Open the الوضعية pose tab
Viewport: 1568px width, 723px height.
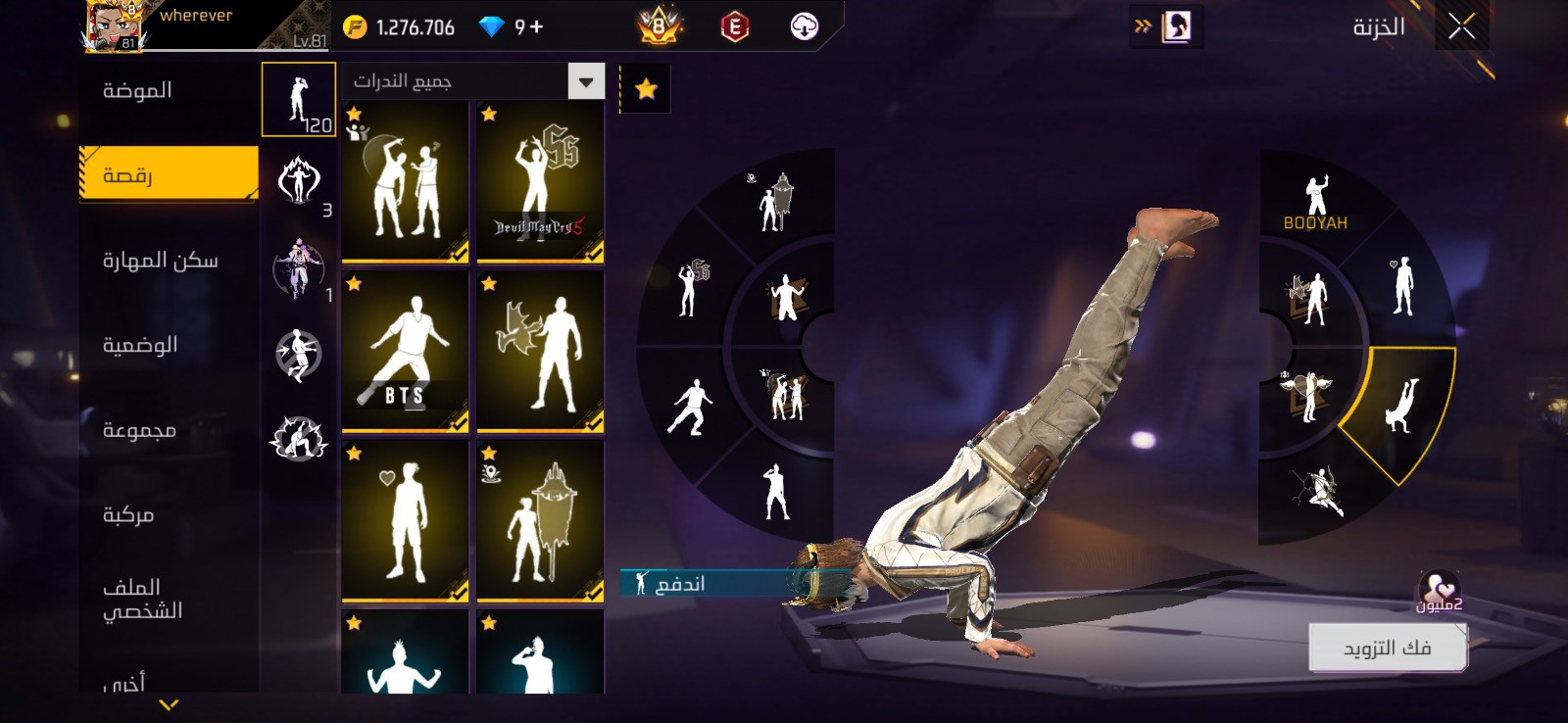click(x=139, y=345)
